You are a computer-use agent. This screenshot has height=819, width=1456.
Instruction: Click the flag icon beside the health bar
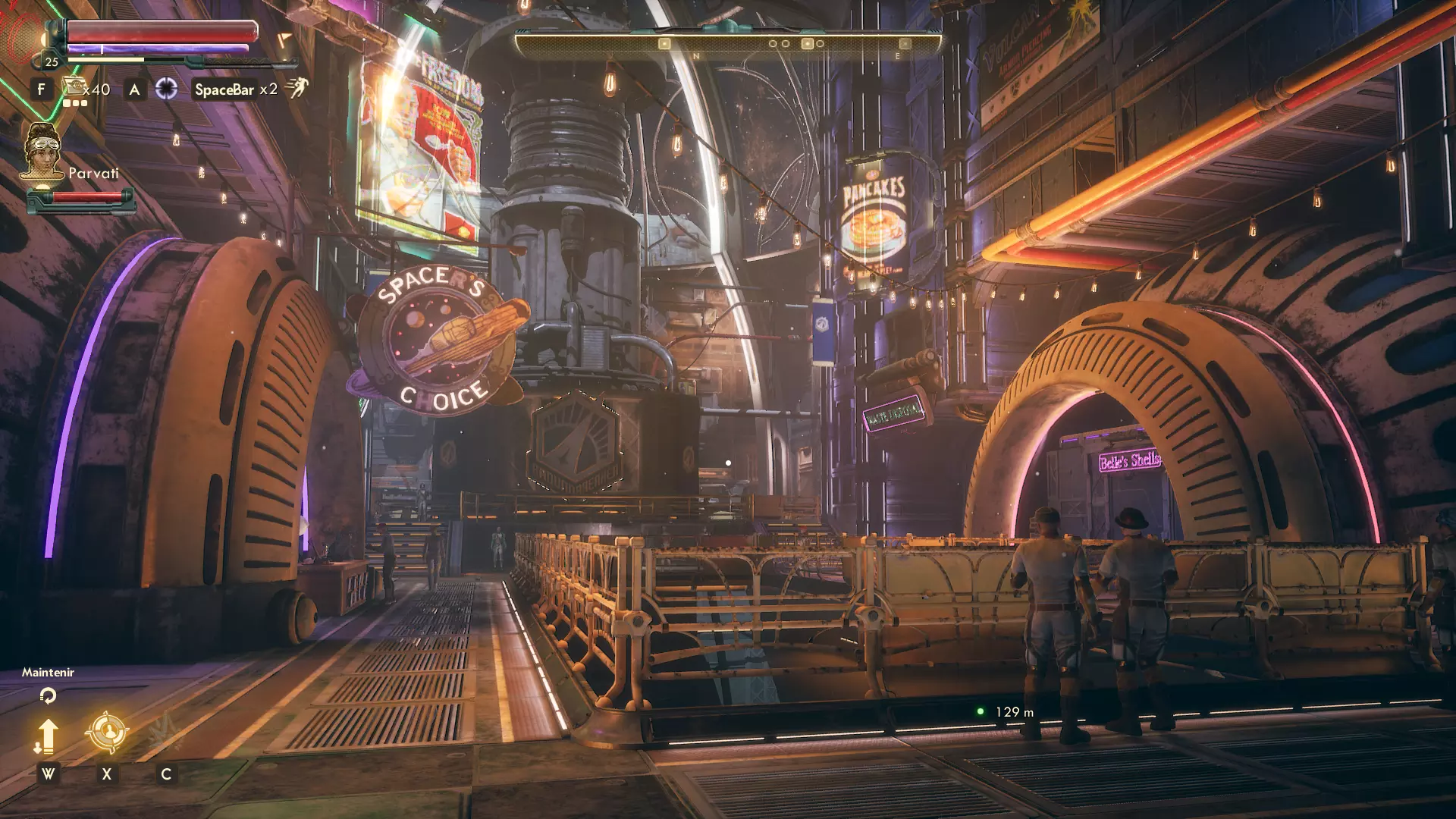(284, 39)
